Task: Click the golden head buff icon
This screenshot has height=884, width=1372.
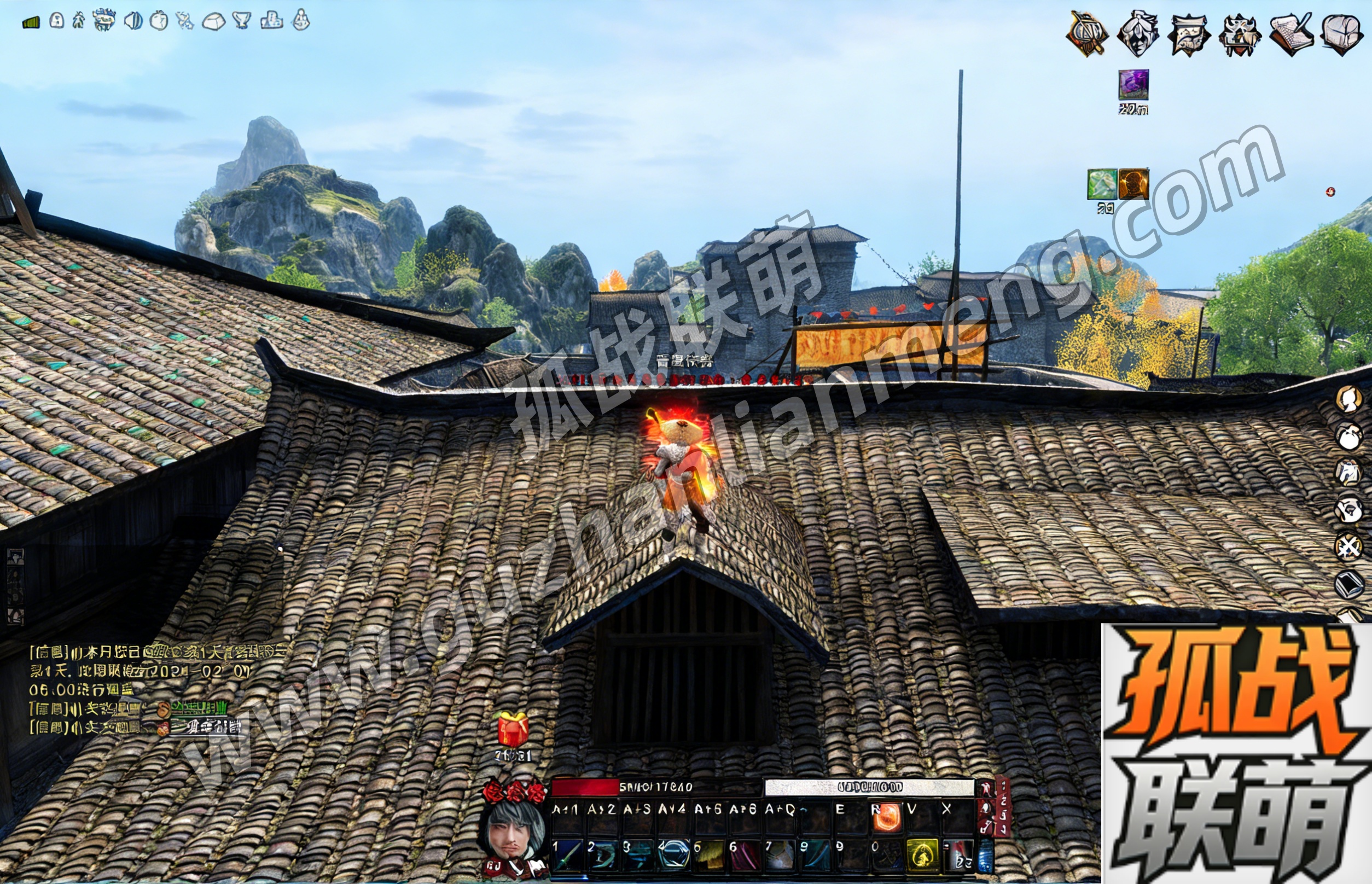Action: click(x=1134, y=184)
